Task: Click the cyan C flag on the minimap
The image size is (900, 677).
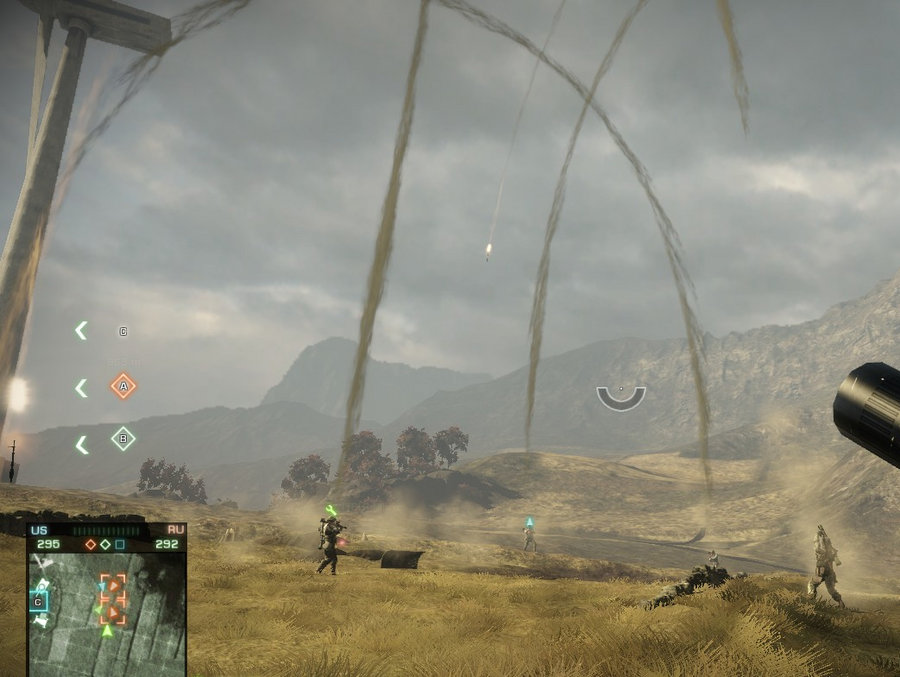Action: (39, 601)
